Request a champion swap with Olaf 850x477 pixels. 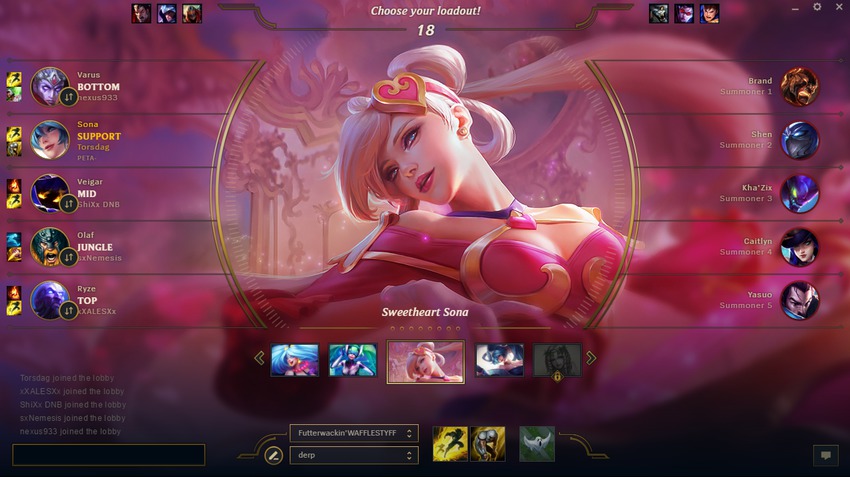pos(68,257)
